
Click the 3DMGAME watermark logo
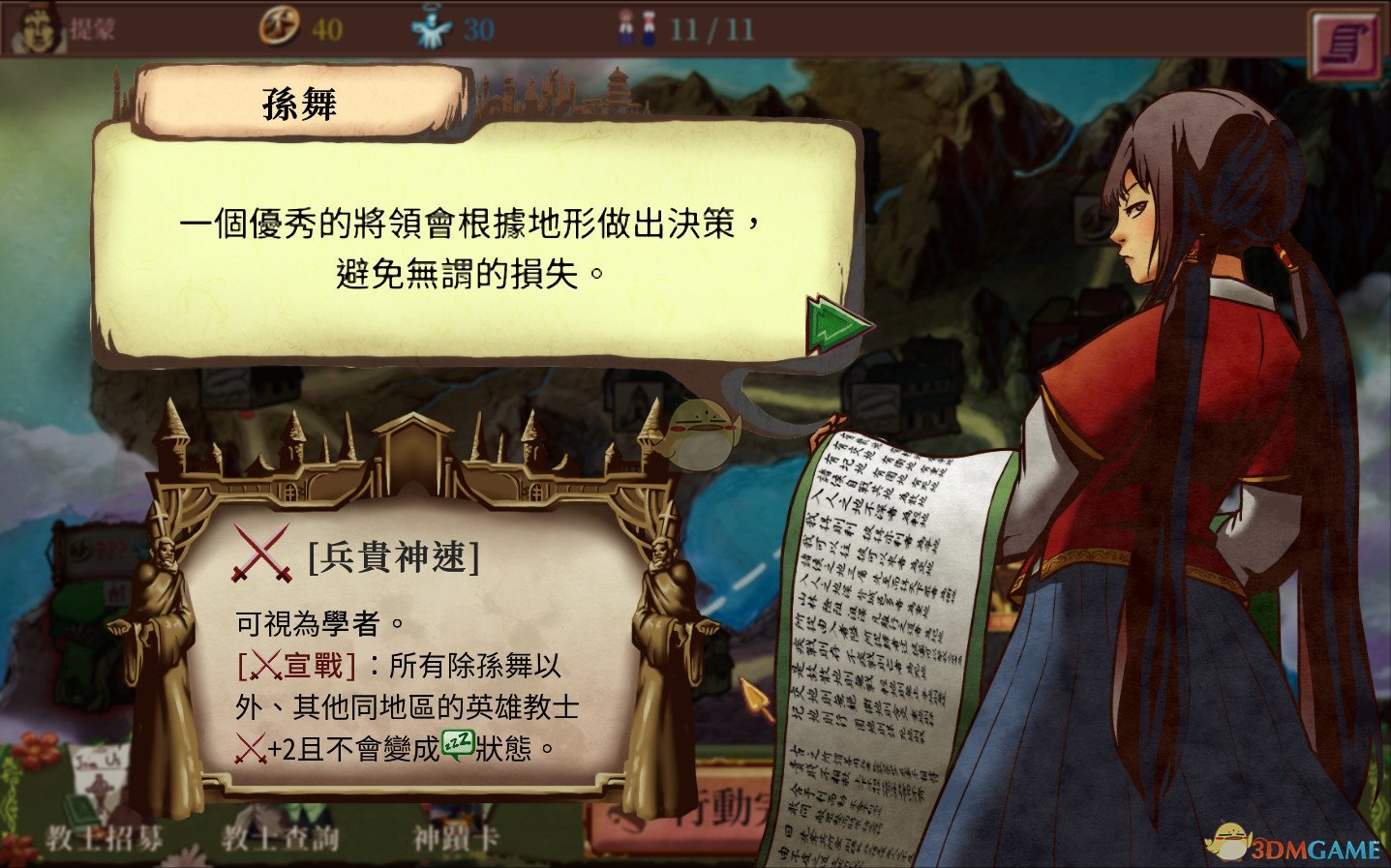[x=1297, y=843]
